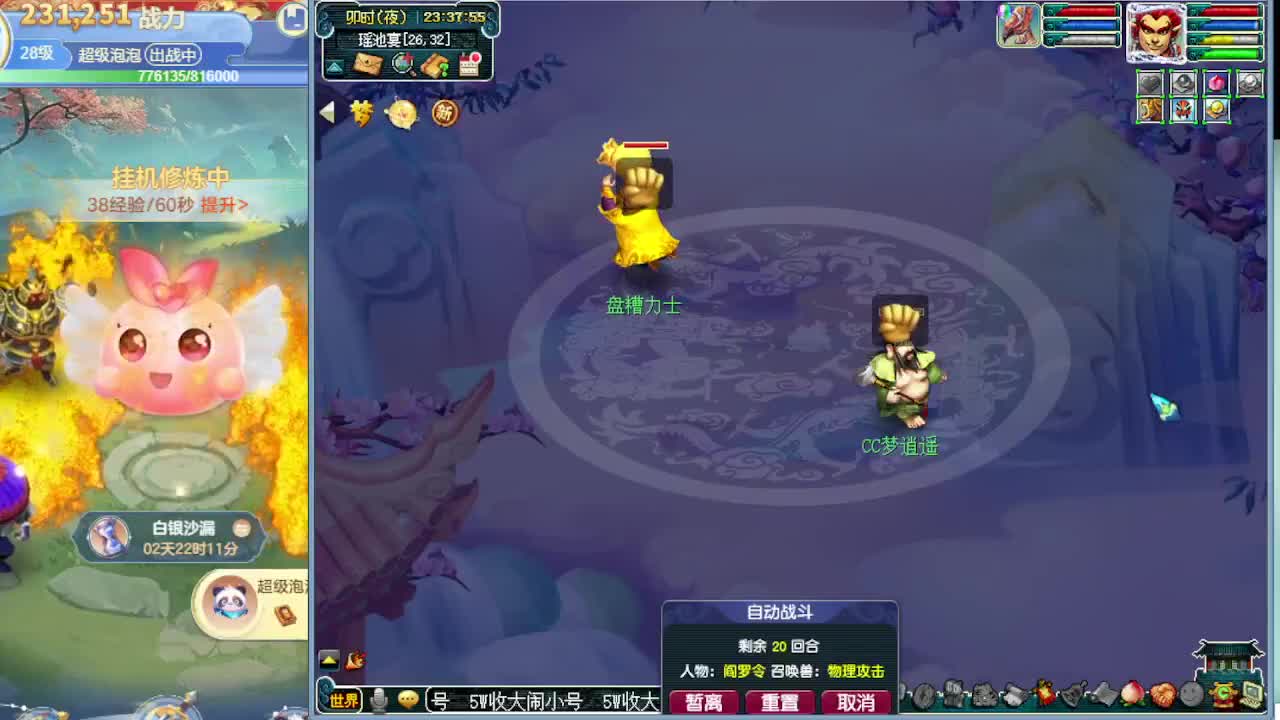This screenshot has width=1280, height=720.
Task: Open the activity calendar icon with red dot
Action: pos(468,65)
